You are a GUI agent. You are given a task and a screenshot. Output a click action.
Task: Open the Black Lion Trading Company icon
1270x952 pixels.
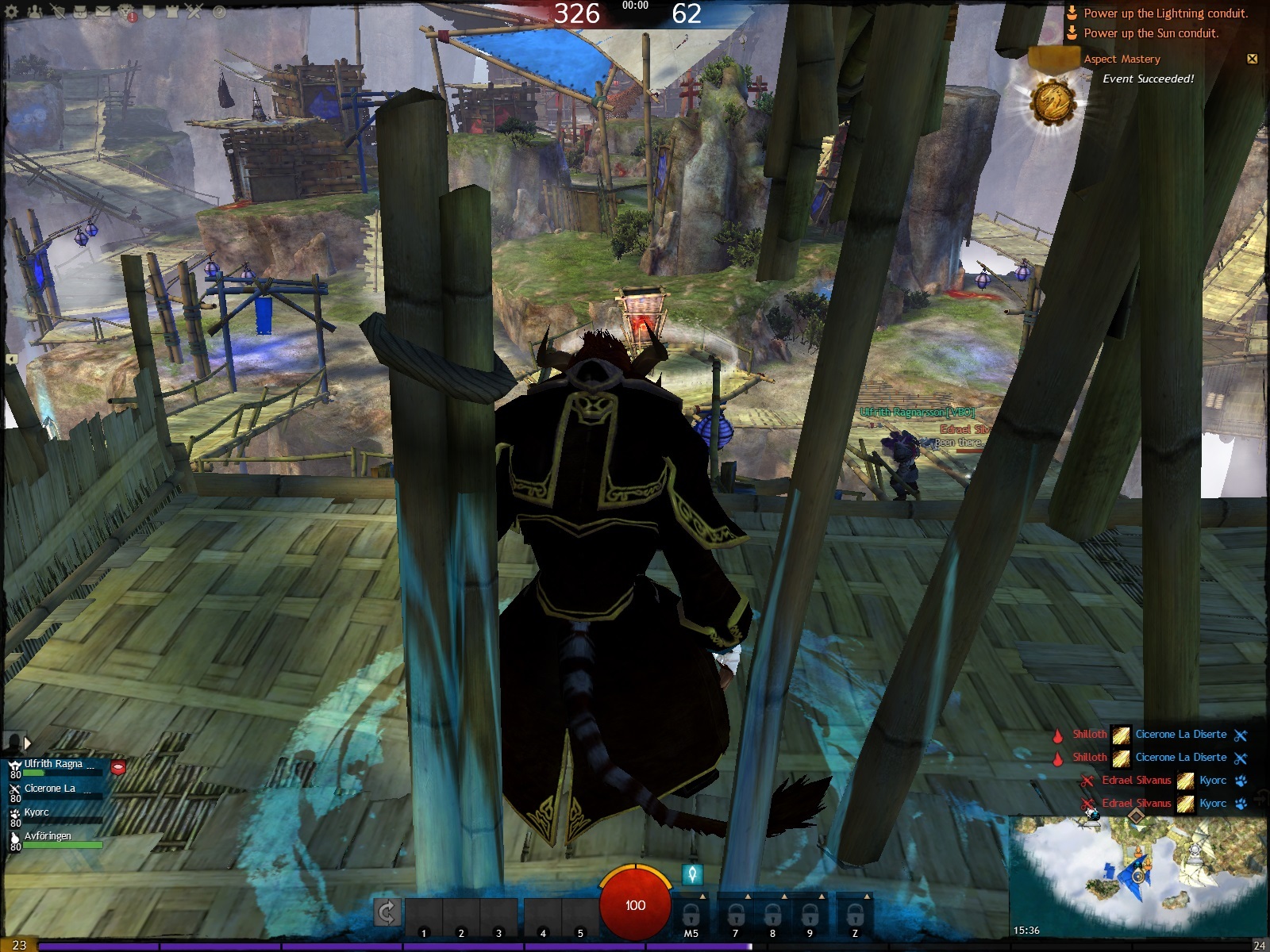126,12
